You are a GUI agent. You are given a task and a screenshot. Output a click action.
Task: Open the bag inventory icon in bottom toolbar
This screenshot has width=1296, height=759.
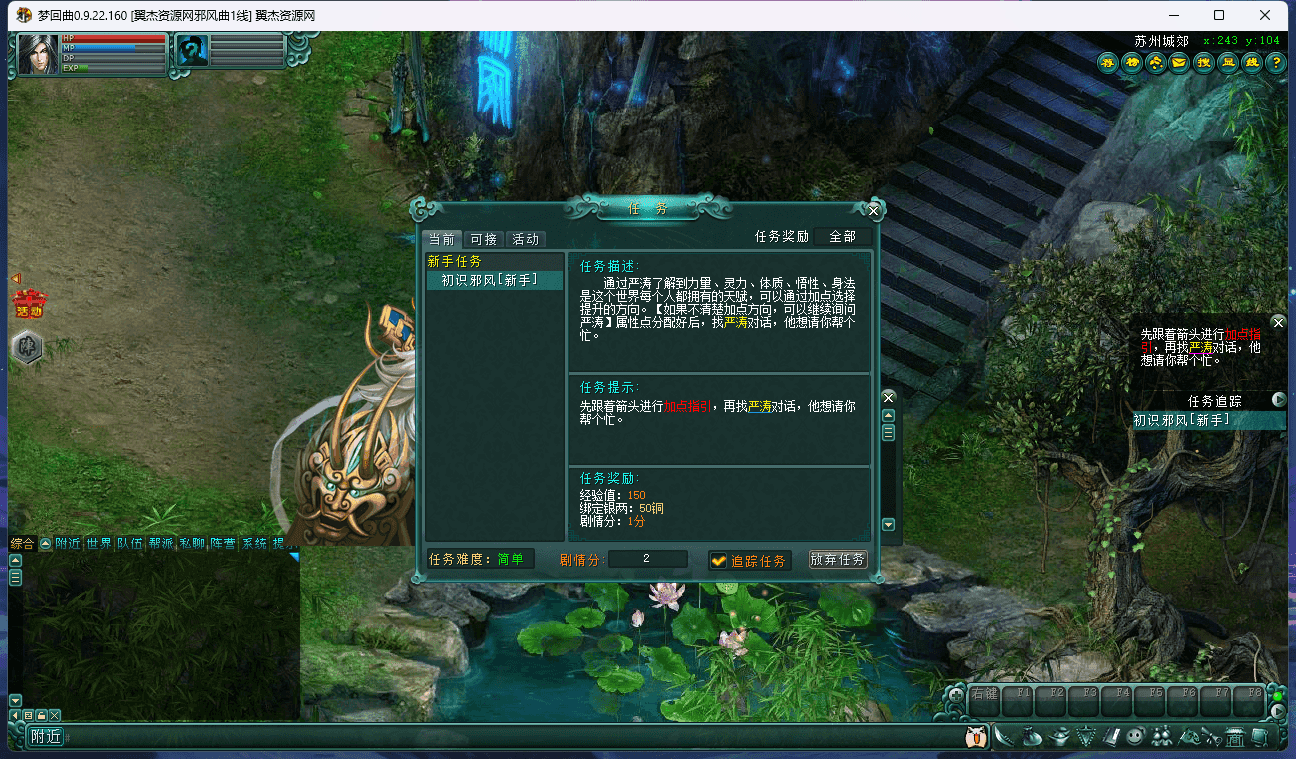[x=1033, y=737]
